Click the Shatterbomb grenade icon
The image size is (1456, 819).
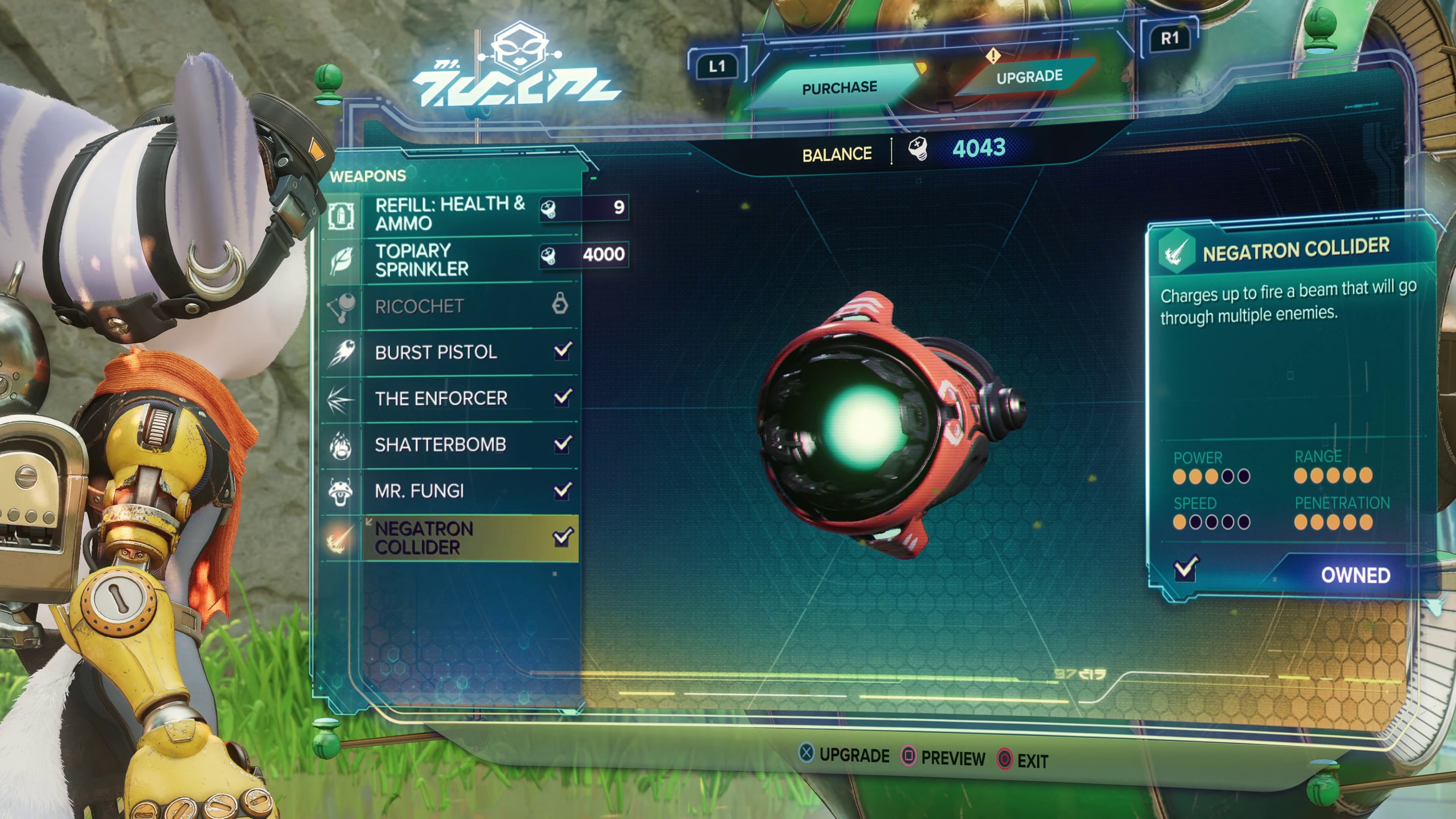342,445
